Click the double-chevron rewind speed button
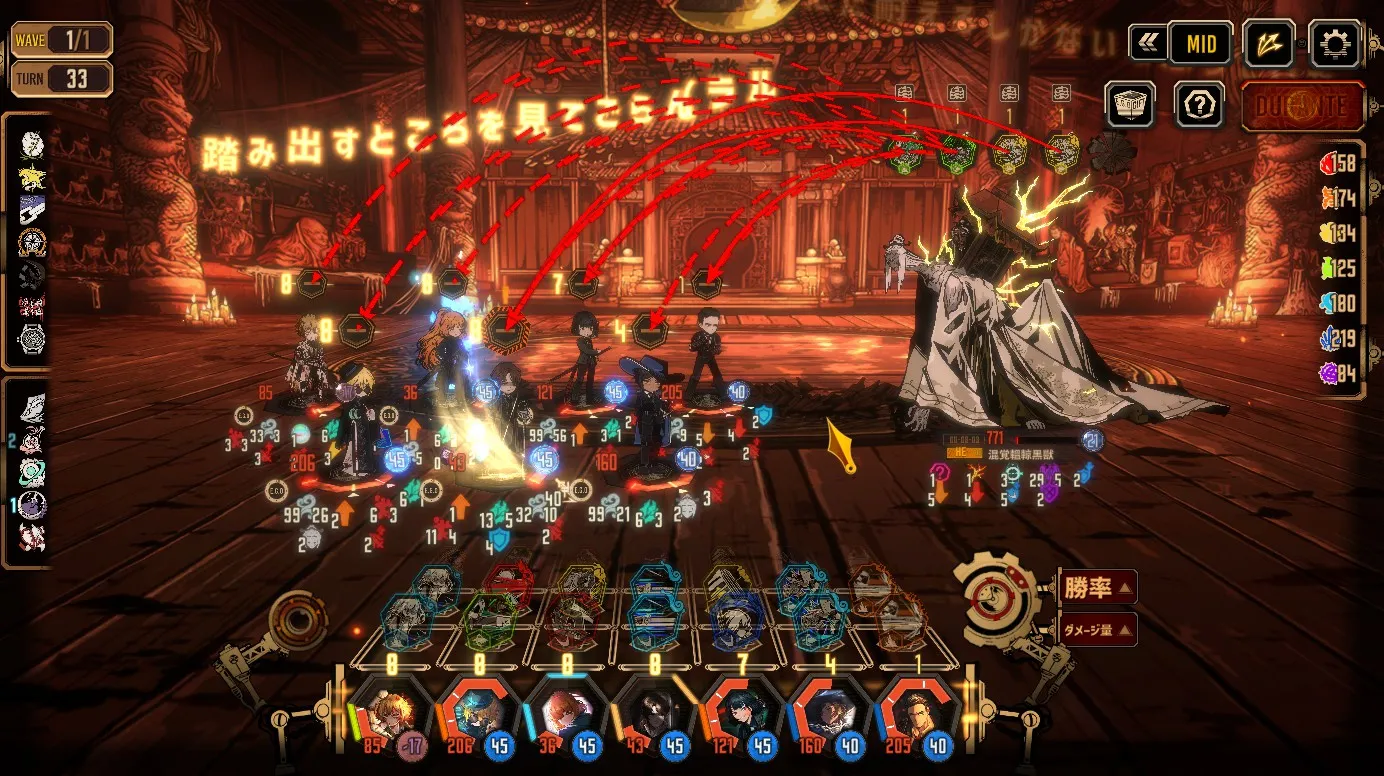The image size is (1384, 776). click(1147, 44)
